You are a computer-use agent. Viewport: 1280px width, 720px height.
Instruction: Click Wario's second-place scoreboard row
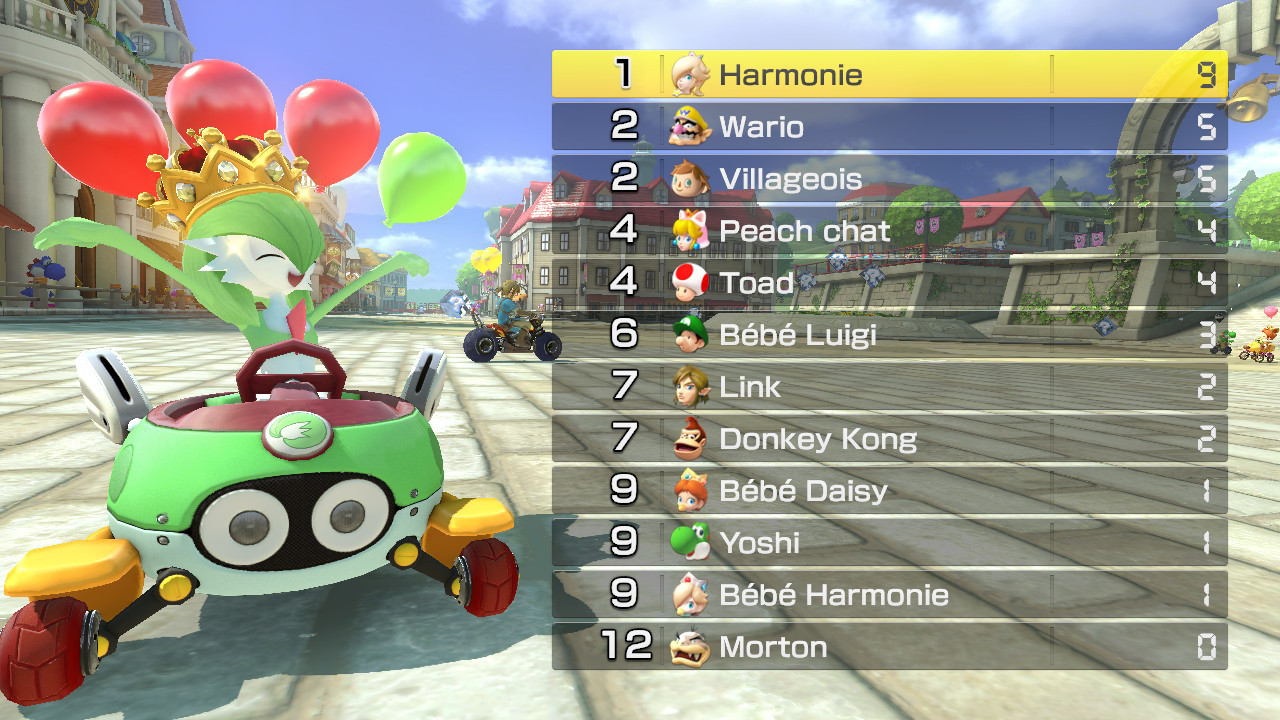tap(890, 127)
